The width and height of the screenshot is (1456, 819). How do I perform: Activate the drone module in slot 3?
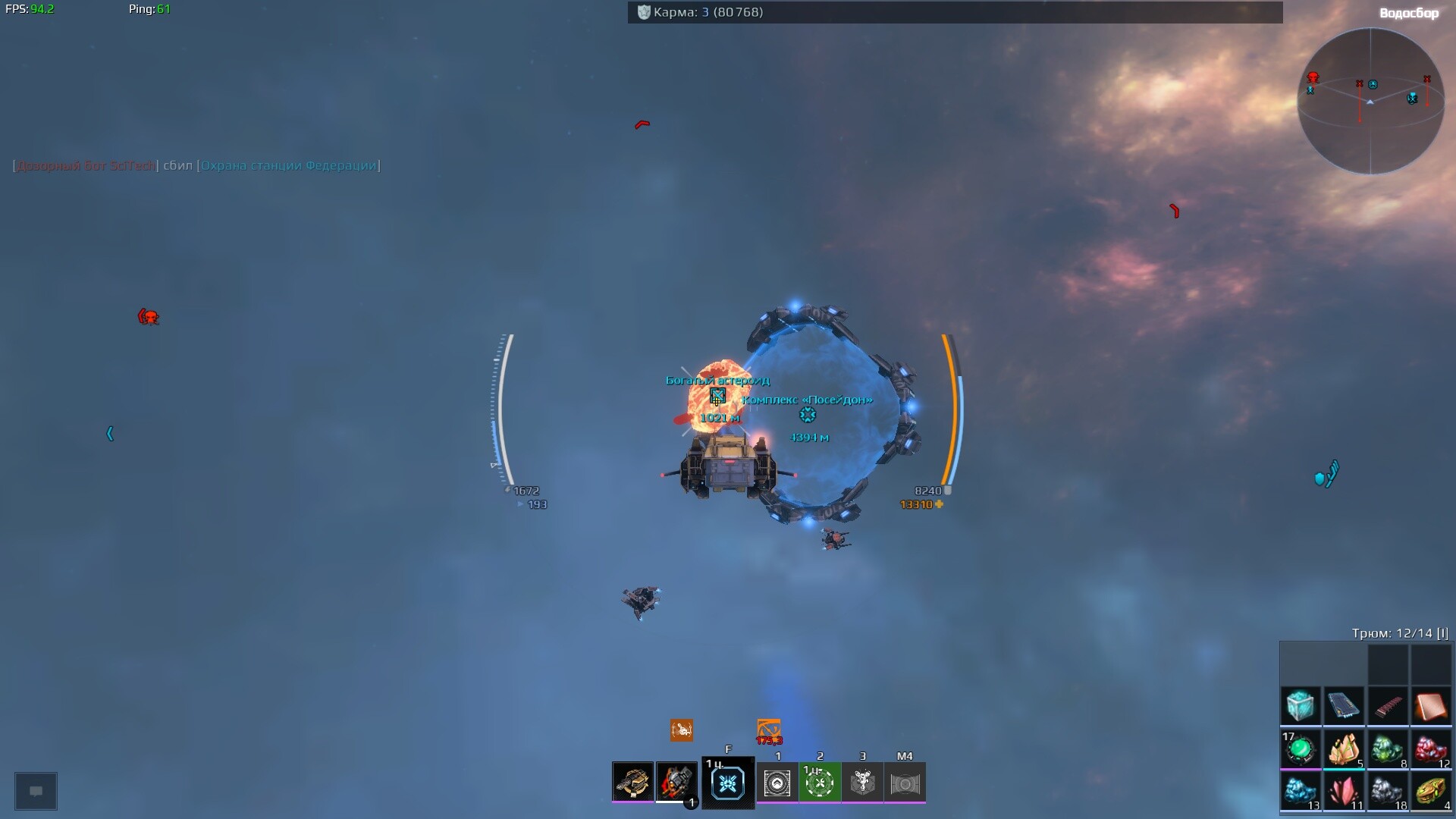pyautogui.click(x=862, y=783)
